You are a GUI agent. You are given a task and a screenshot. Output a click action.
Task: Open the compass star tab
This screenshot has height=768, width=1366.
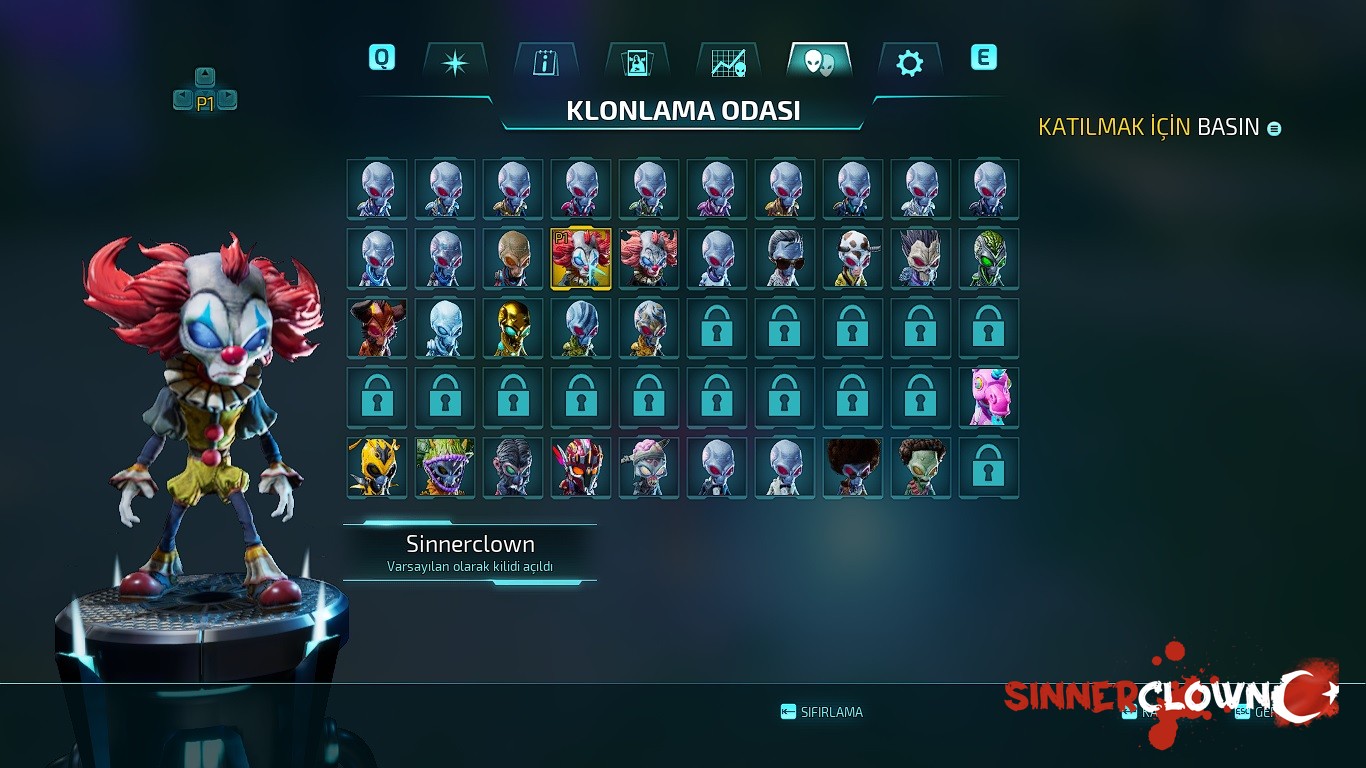455,63
